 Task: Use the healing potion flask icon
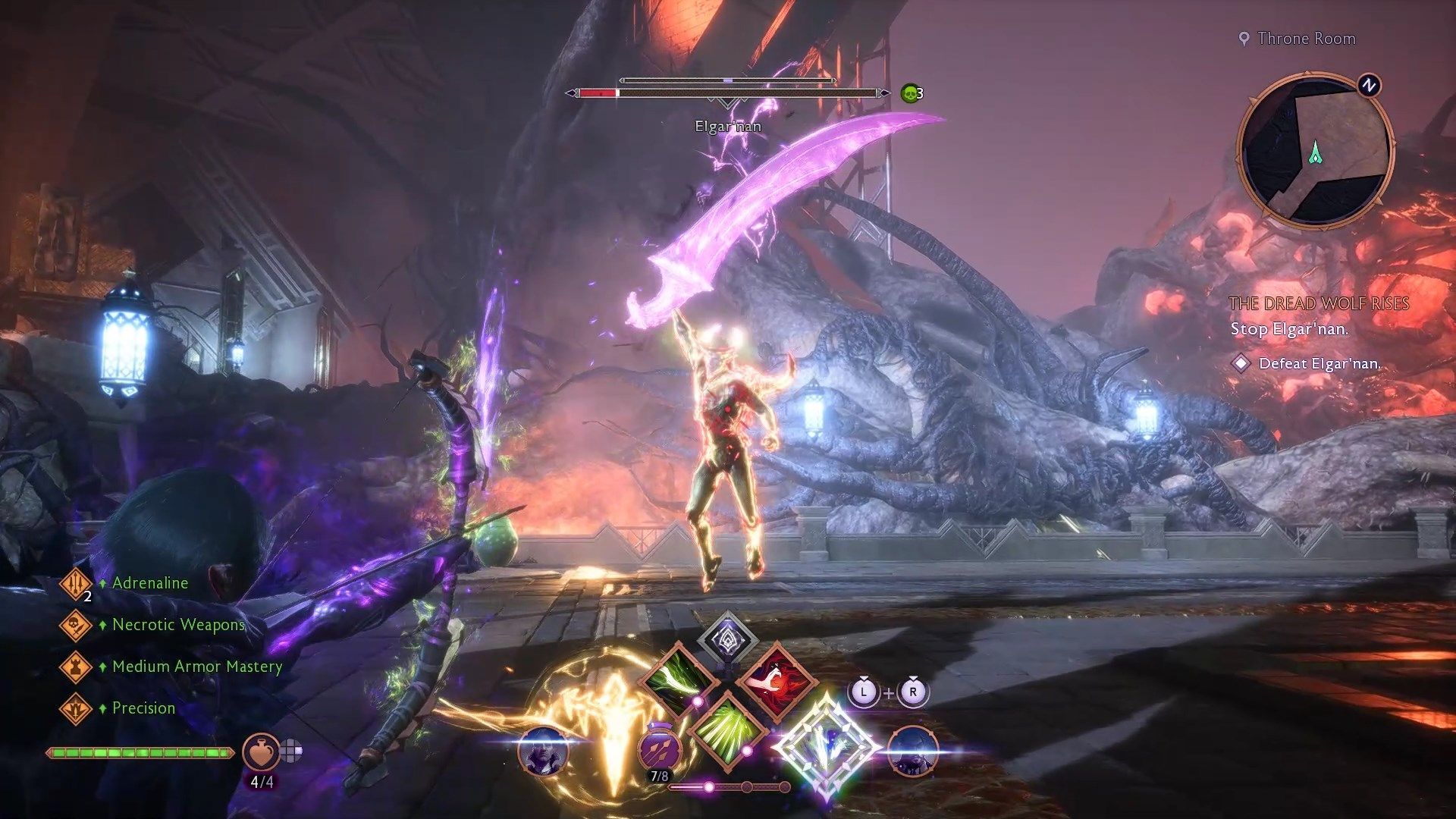click(x=260, y=751)
